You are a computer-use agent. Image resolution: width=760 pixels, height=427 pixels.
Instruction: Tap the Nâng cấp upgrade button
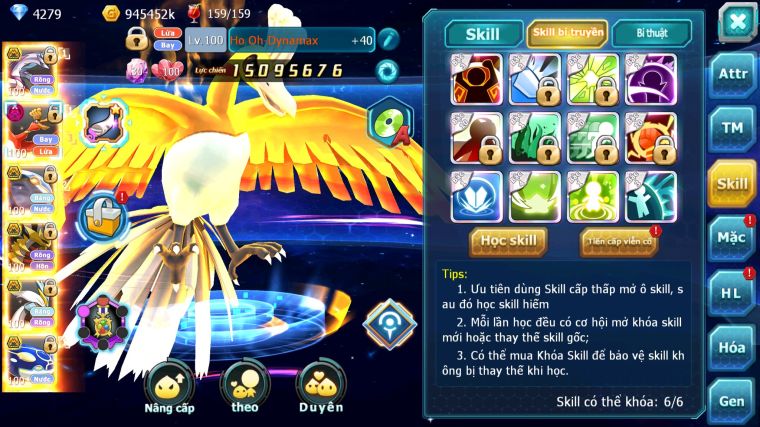(169, 388)
